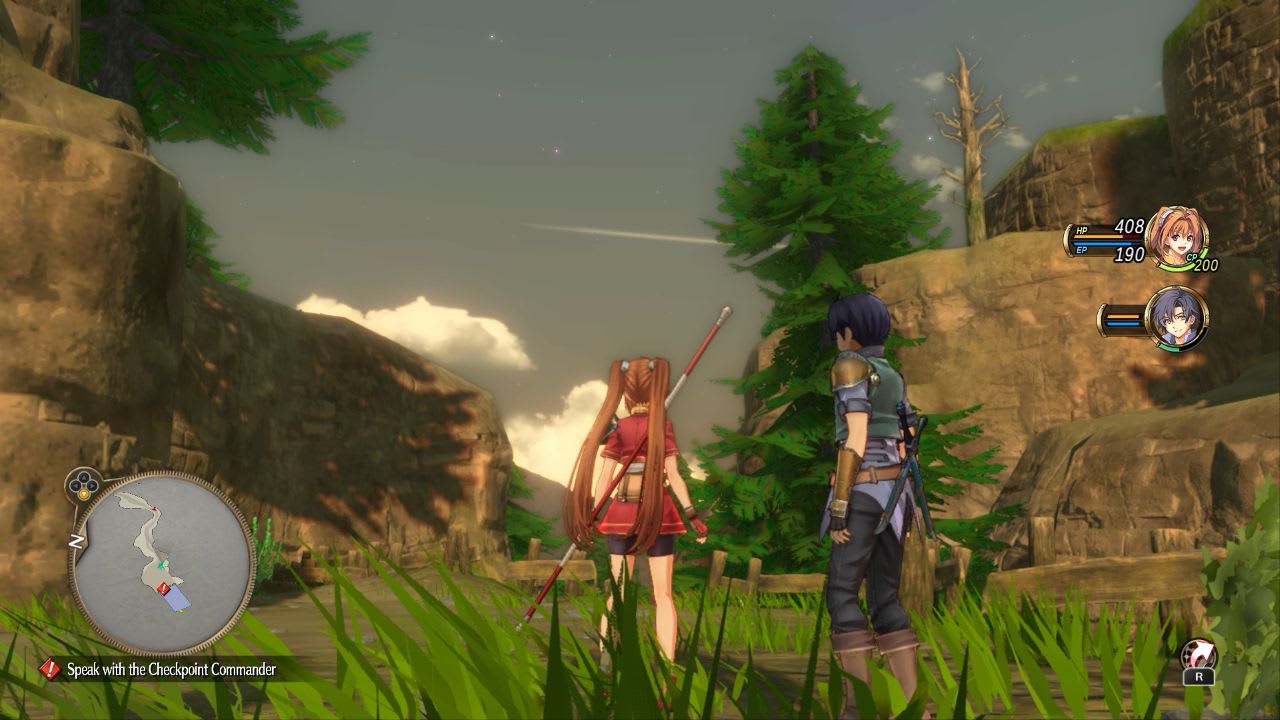Select Joshua's character portrait icon
1280x720 pixels.
(1178, 320)
